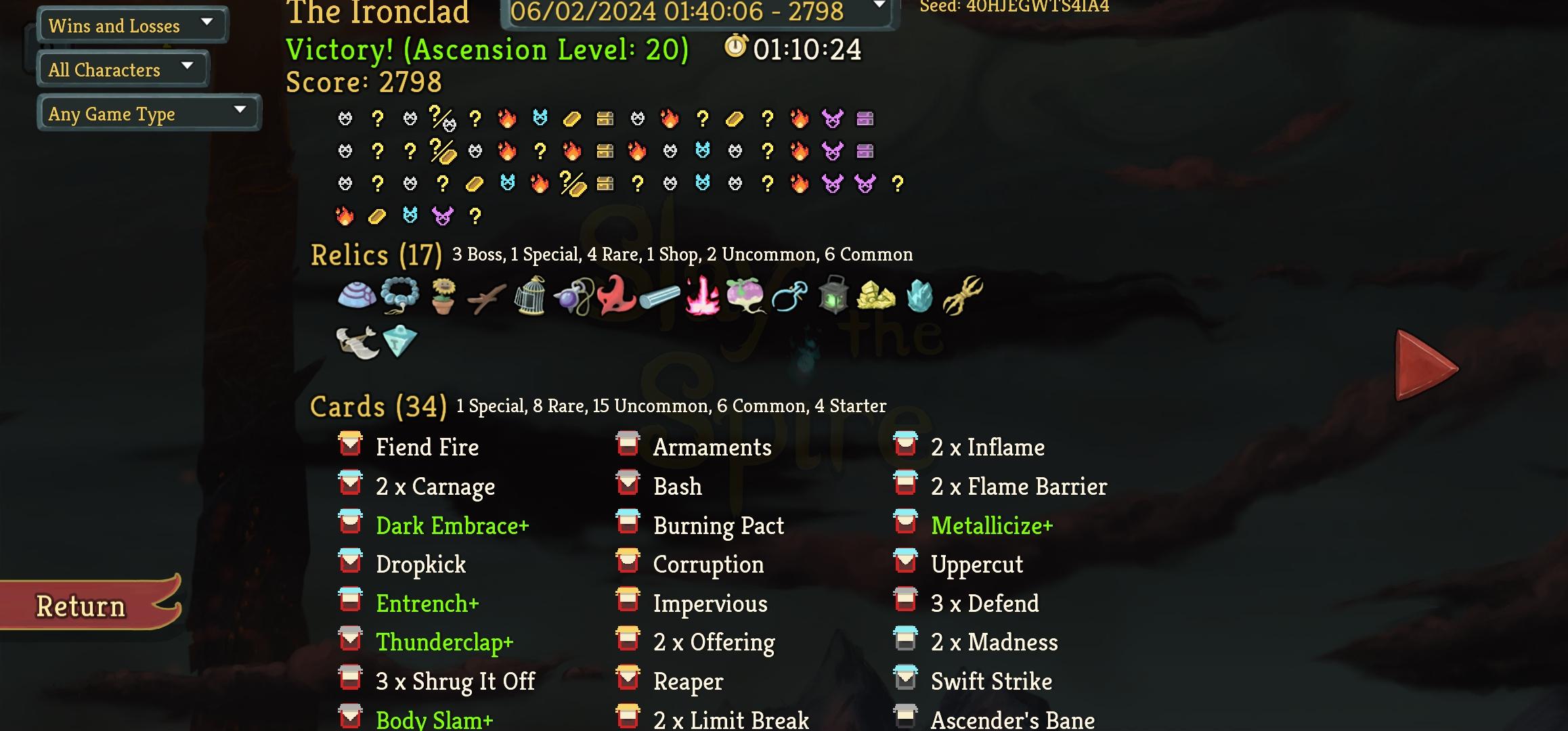
Task: Click a campfire icon on the map path
Action: click(507, 118)
